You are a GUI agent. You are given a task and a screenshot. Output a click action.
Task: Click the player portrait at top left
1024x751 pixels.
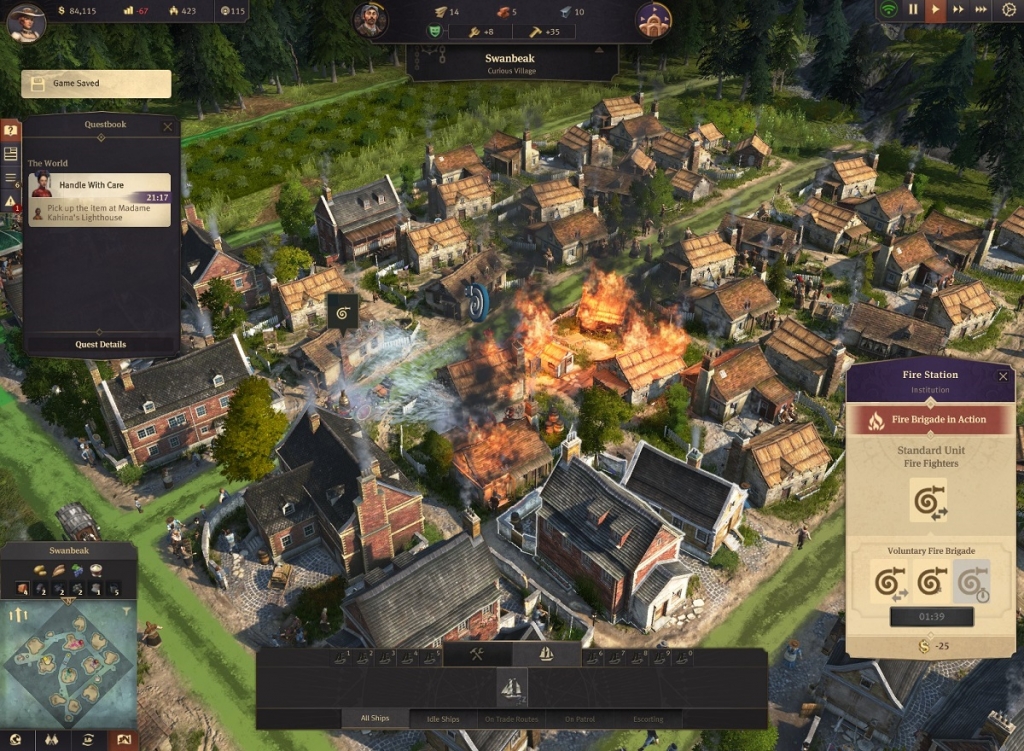coord(26,22)
